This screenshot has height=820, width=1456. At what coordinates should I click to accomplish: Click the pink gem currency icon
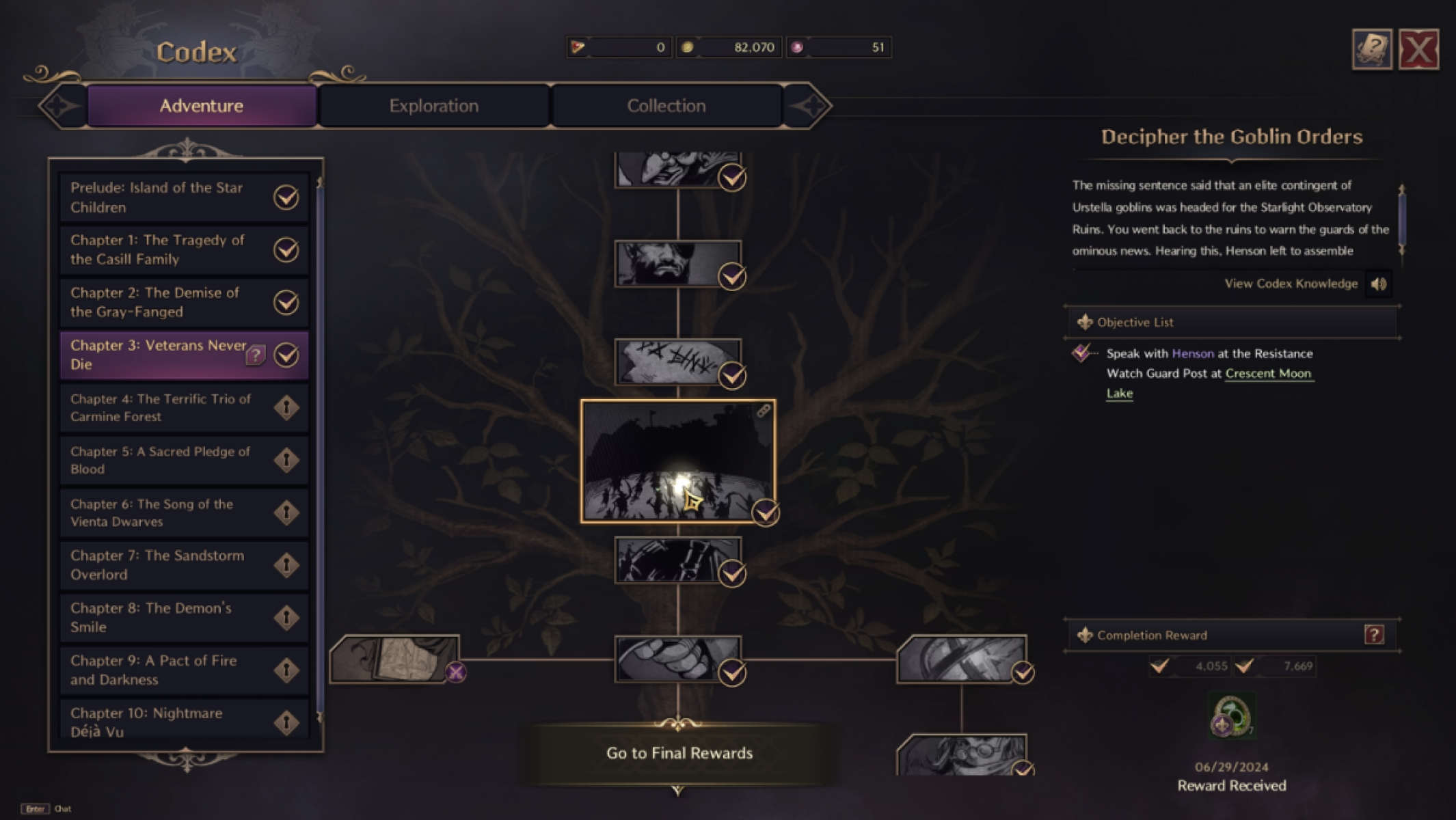[x=798, y=46]
